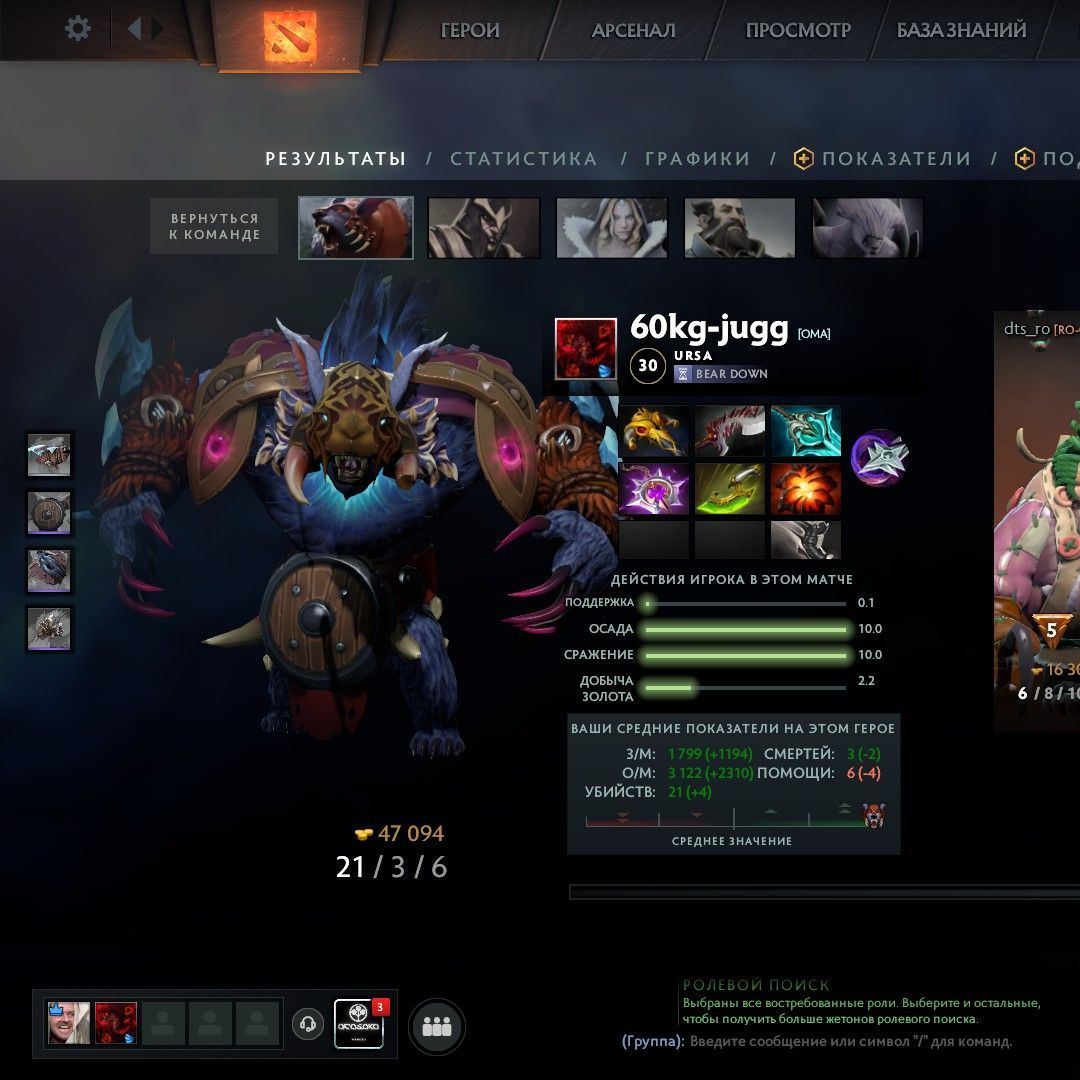The image size is (1080, 1080).
Task: Switch to the ГРАФИКИ tab
Action: point(697,159)
